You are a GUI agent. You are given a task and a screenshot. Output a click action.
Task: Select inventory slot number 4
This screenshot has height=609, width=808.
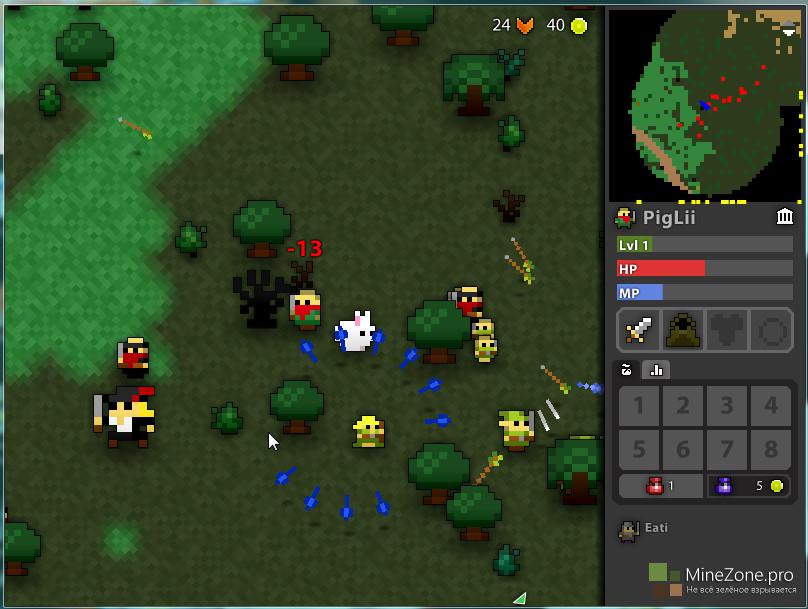771,406
